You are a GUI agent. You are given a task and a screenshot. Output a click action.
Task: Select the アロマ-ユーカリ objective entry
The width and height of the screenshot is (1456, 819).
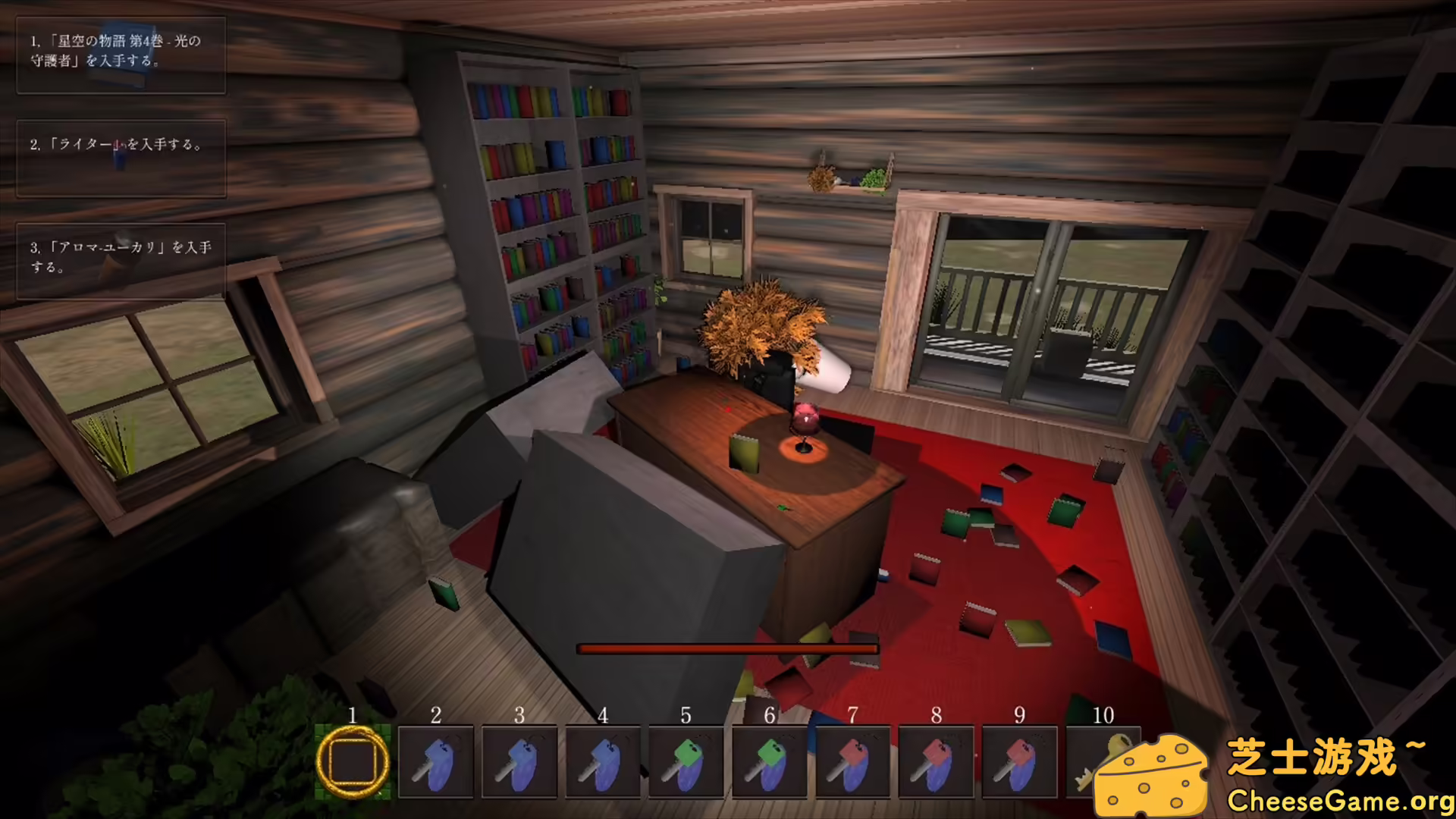point(121,261)
